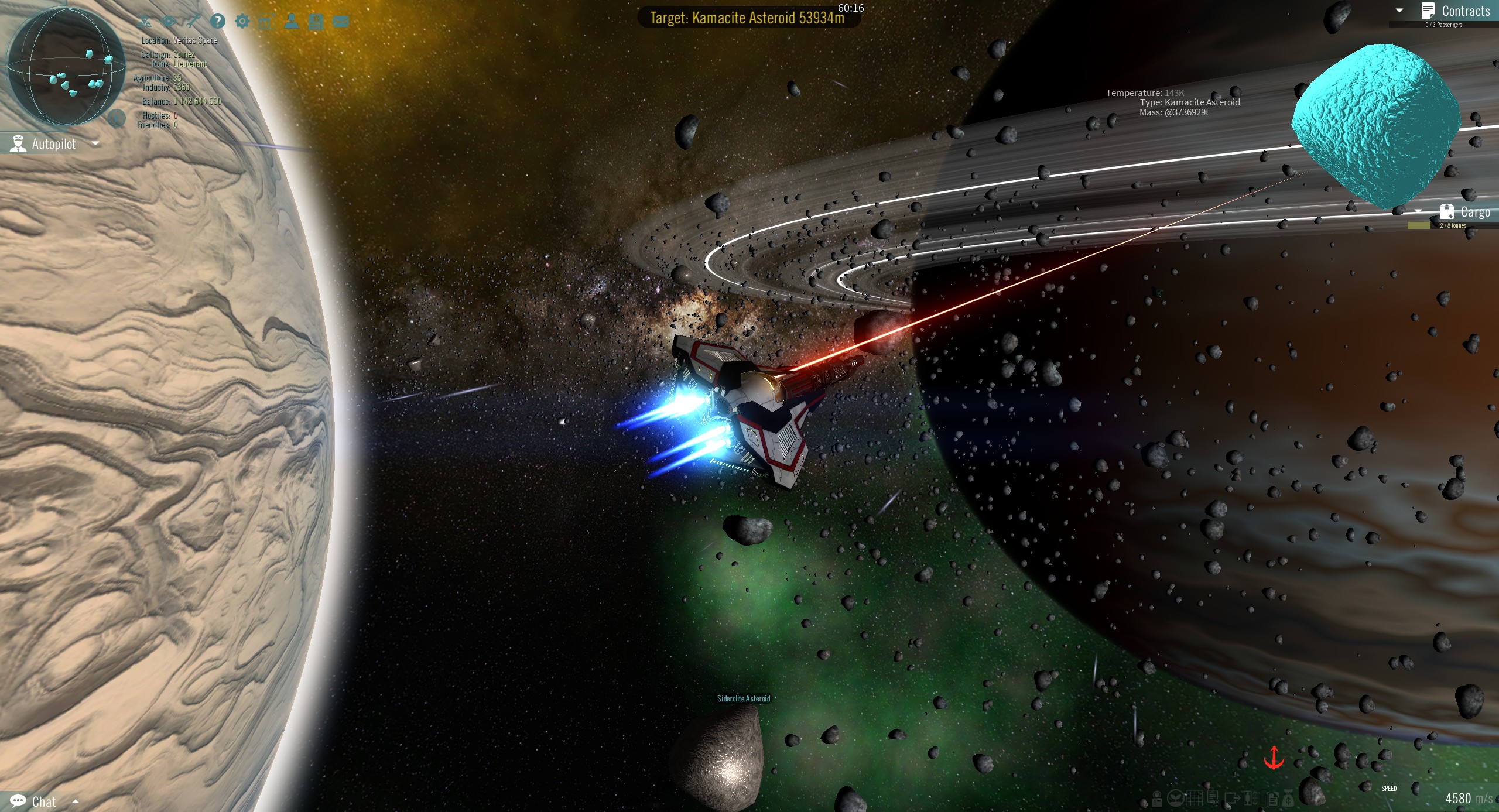
Task: Open the settings gear icon
Action: 242,21
